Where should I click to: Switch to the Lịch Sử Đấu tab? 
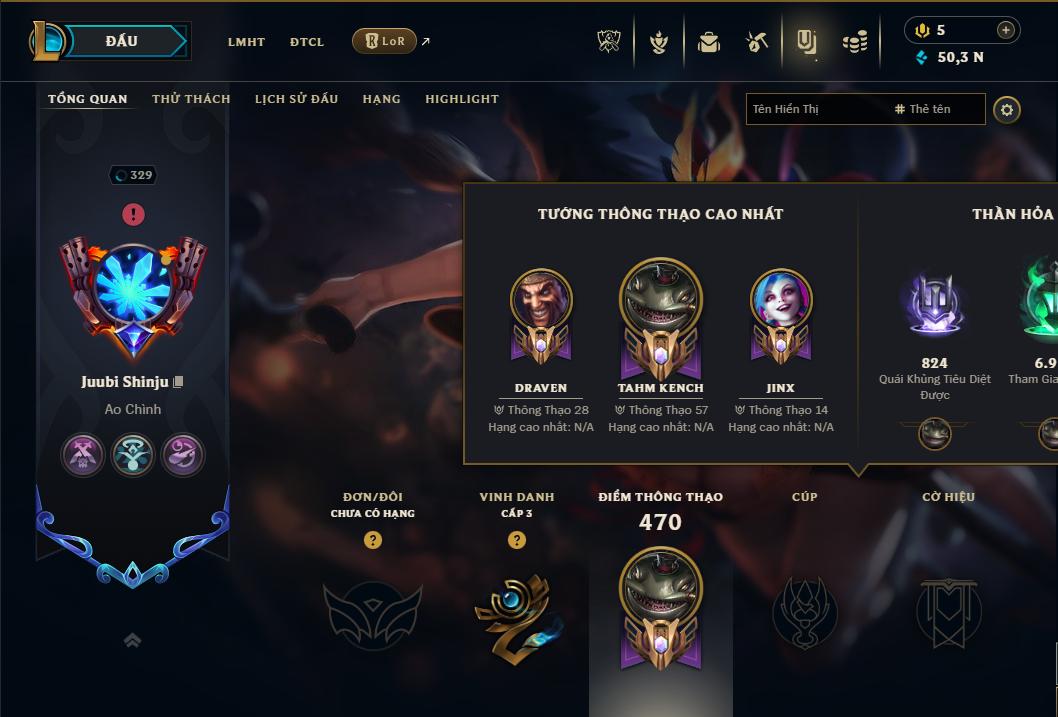pos(296,99)
